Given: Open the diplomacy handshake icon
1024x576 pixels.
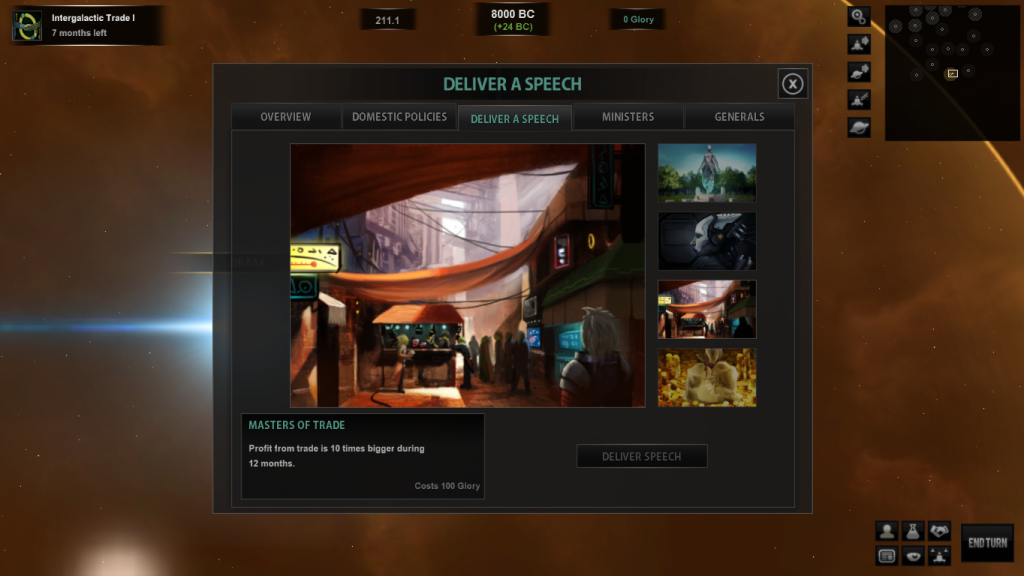Looking at the screenshot, I should [938, 531].
